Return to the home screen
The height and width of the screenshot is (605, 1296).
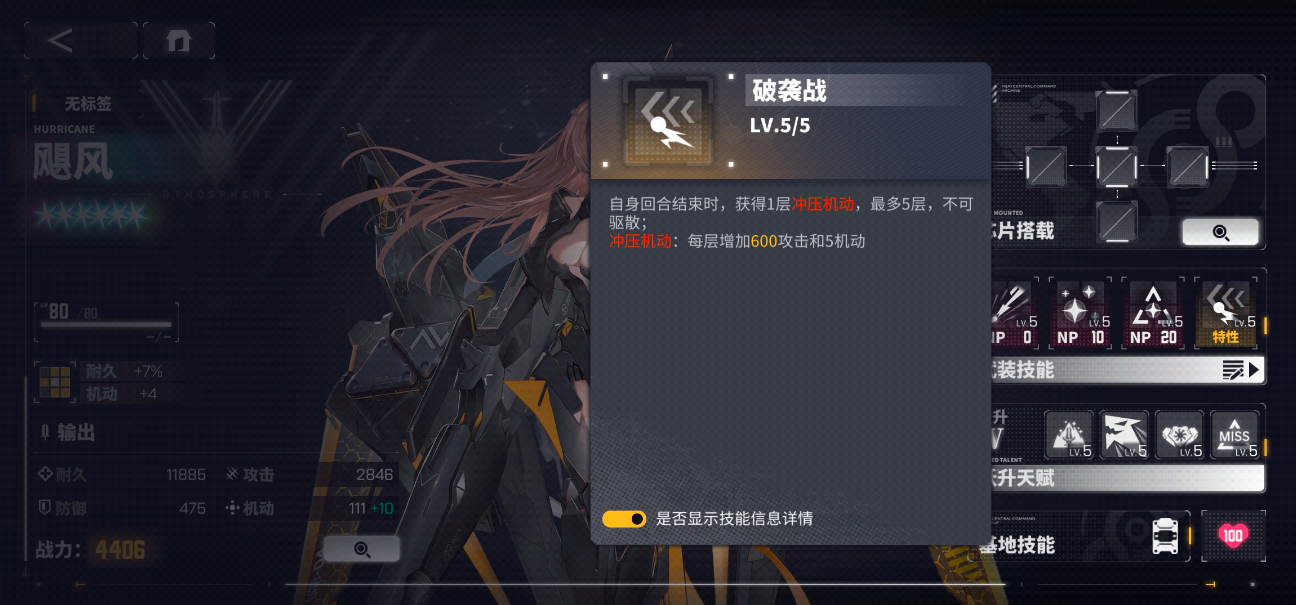(x=178, y=40)
